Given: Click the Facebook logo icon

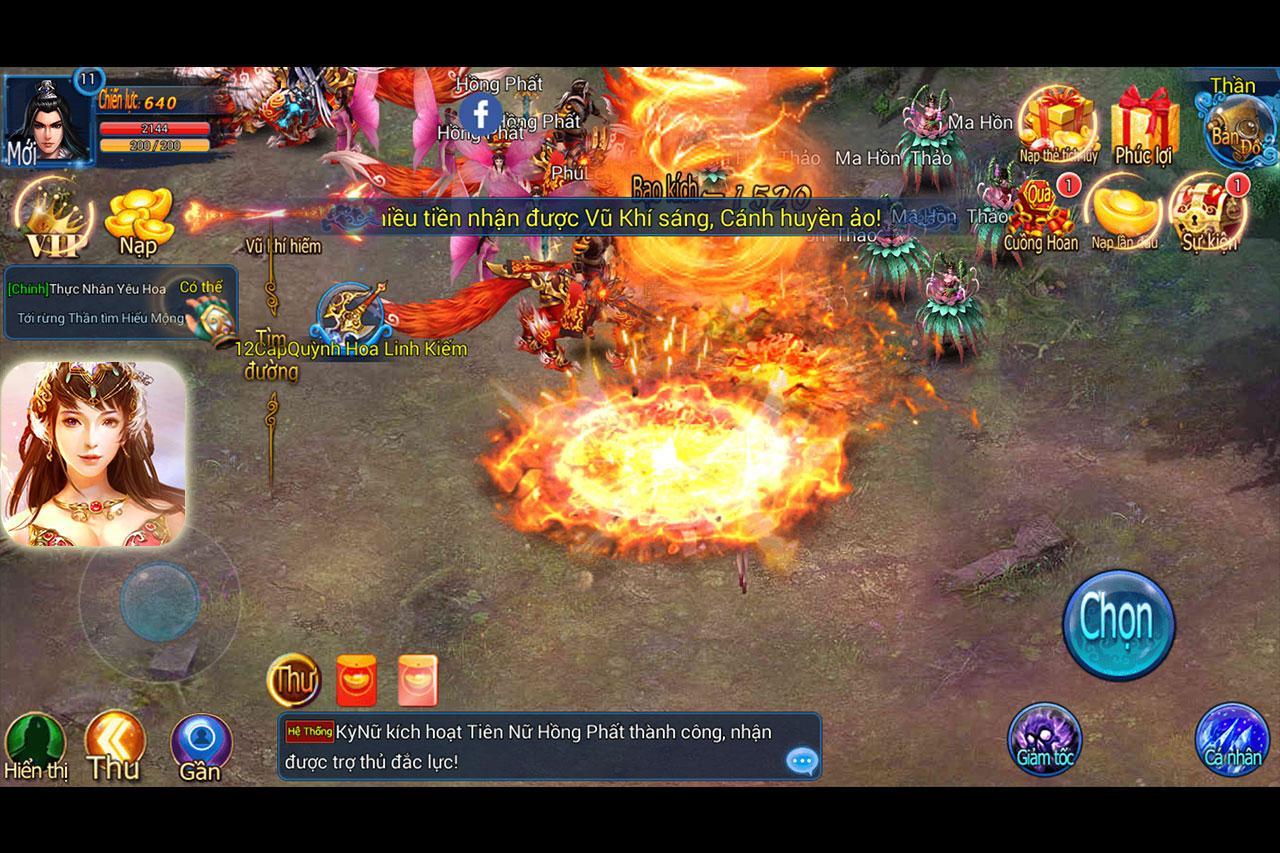Looking at the screenshot, I should pyautogui.click(x=481, y=115).
